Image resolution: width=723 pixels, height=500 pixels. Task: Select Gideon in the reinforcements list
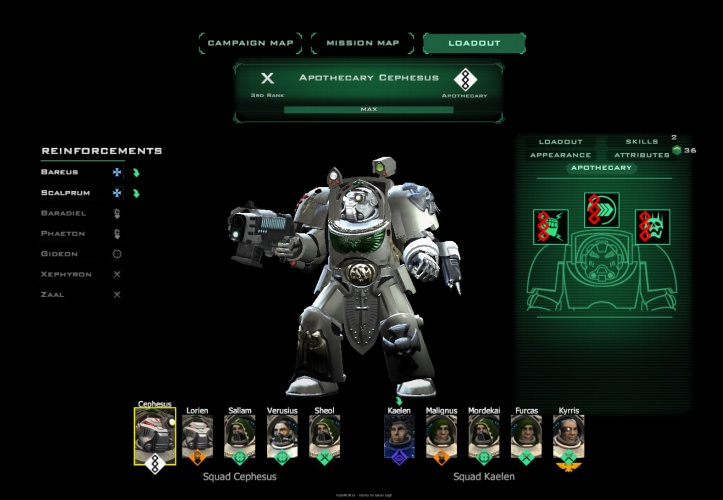[x=59, y=254]
